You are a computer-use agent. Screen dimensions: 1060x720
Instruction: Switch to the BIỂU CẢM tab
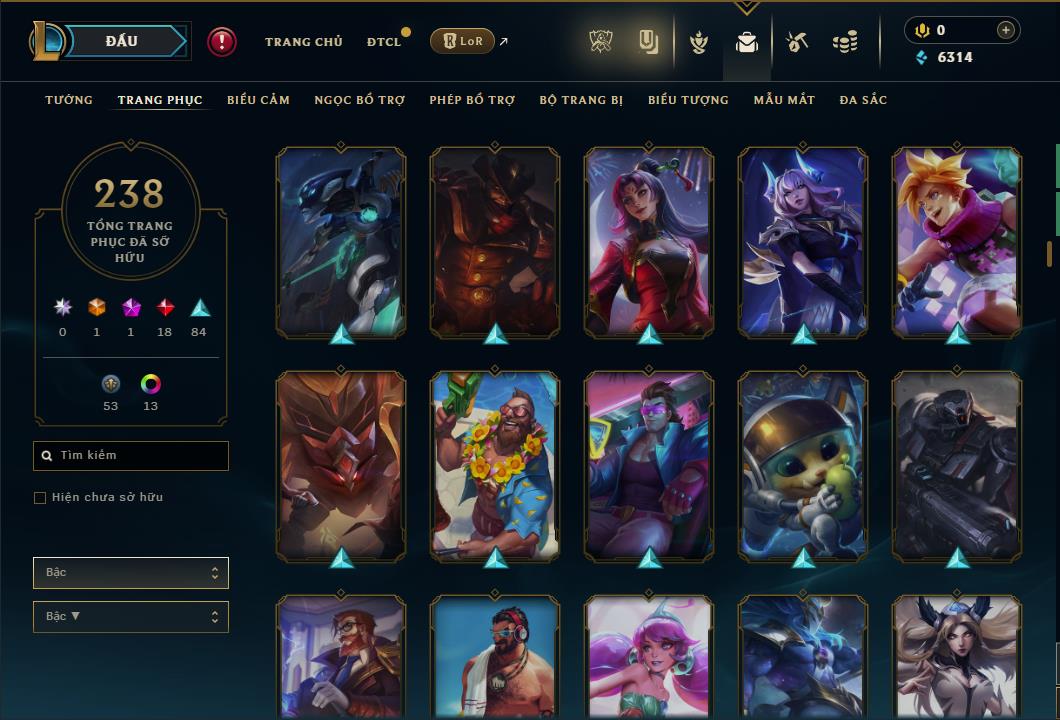258,100
